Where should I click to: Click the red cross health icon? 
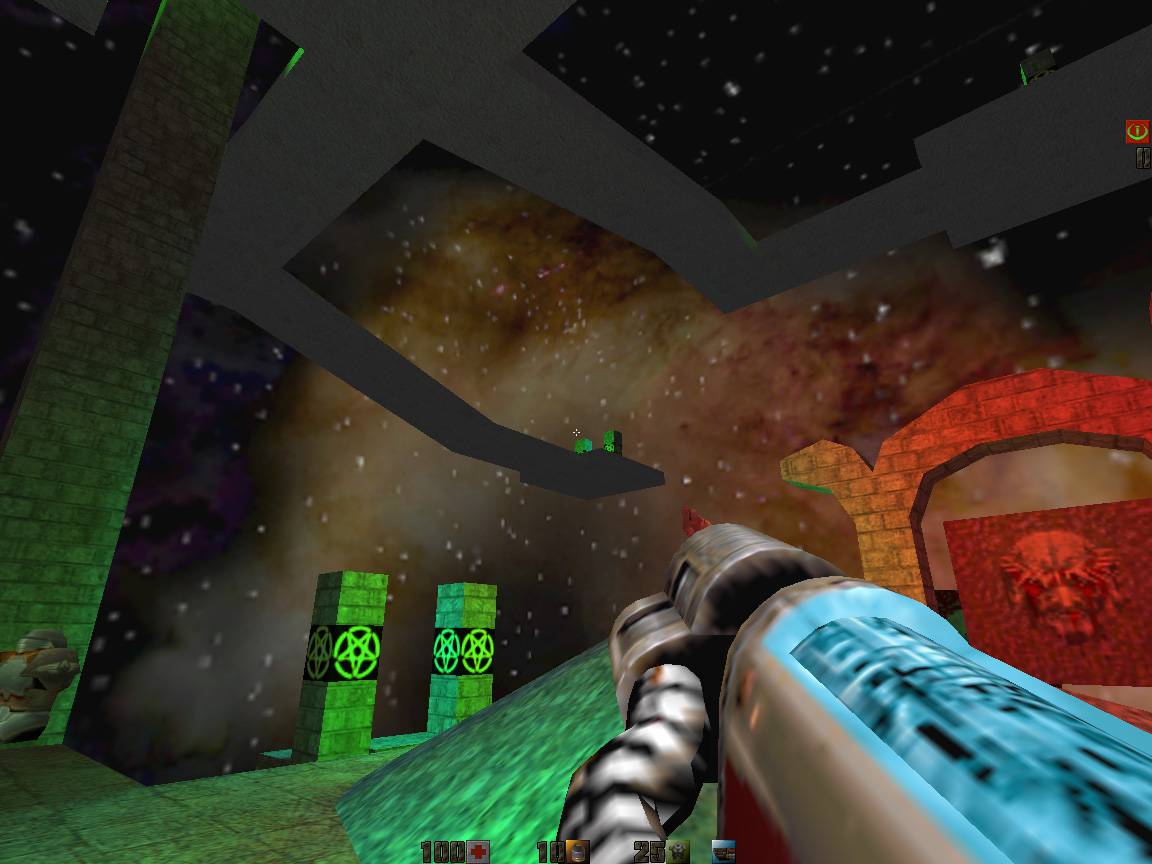click(x=478, y=852)
